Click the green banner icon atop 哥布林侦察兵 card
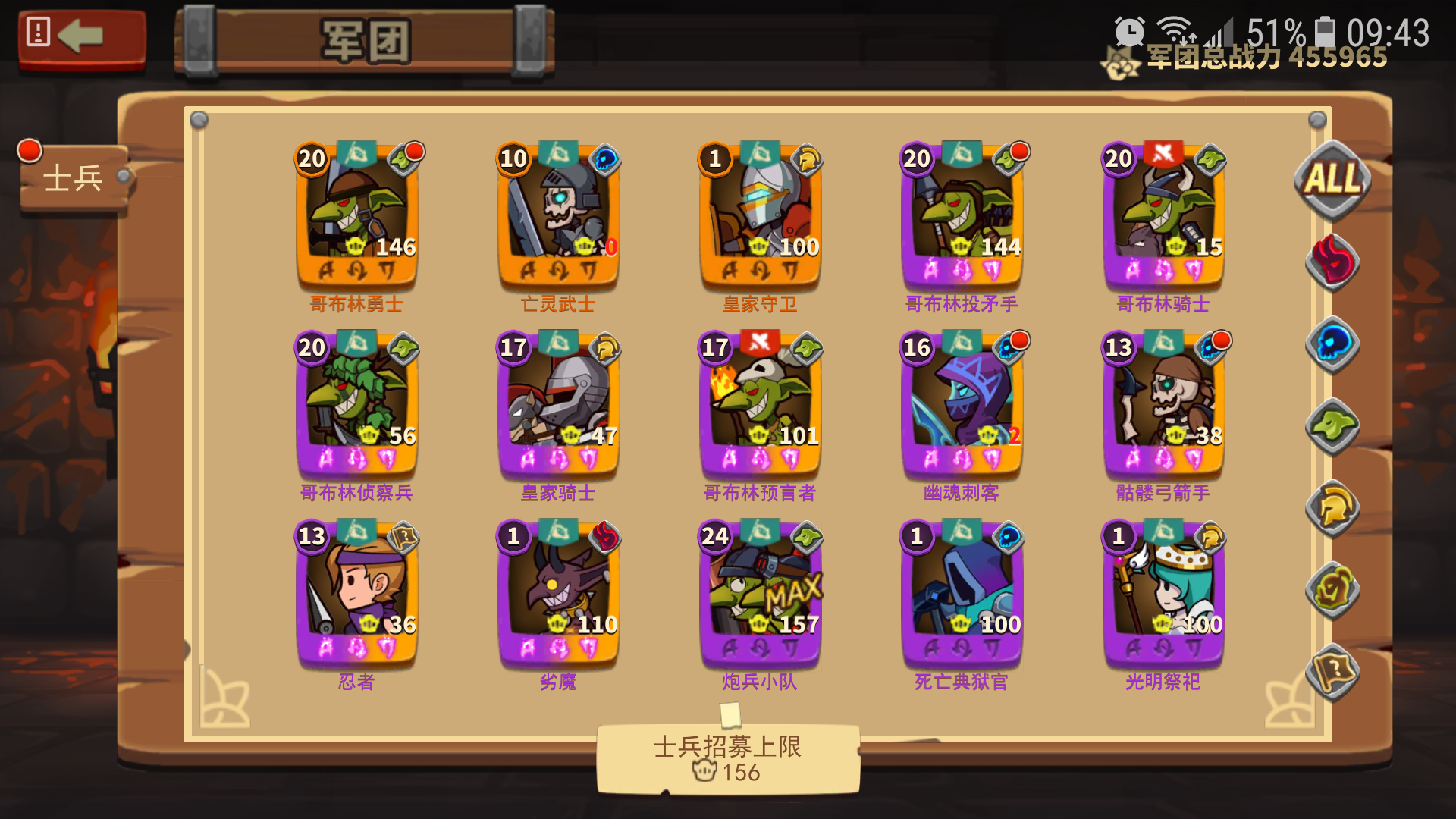 [x=359, y=343]
